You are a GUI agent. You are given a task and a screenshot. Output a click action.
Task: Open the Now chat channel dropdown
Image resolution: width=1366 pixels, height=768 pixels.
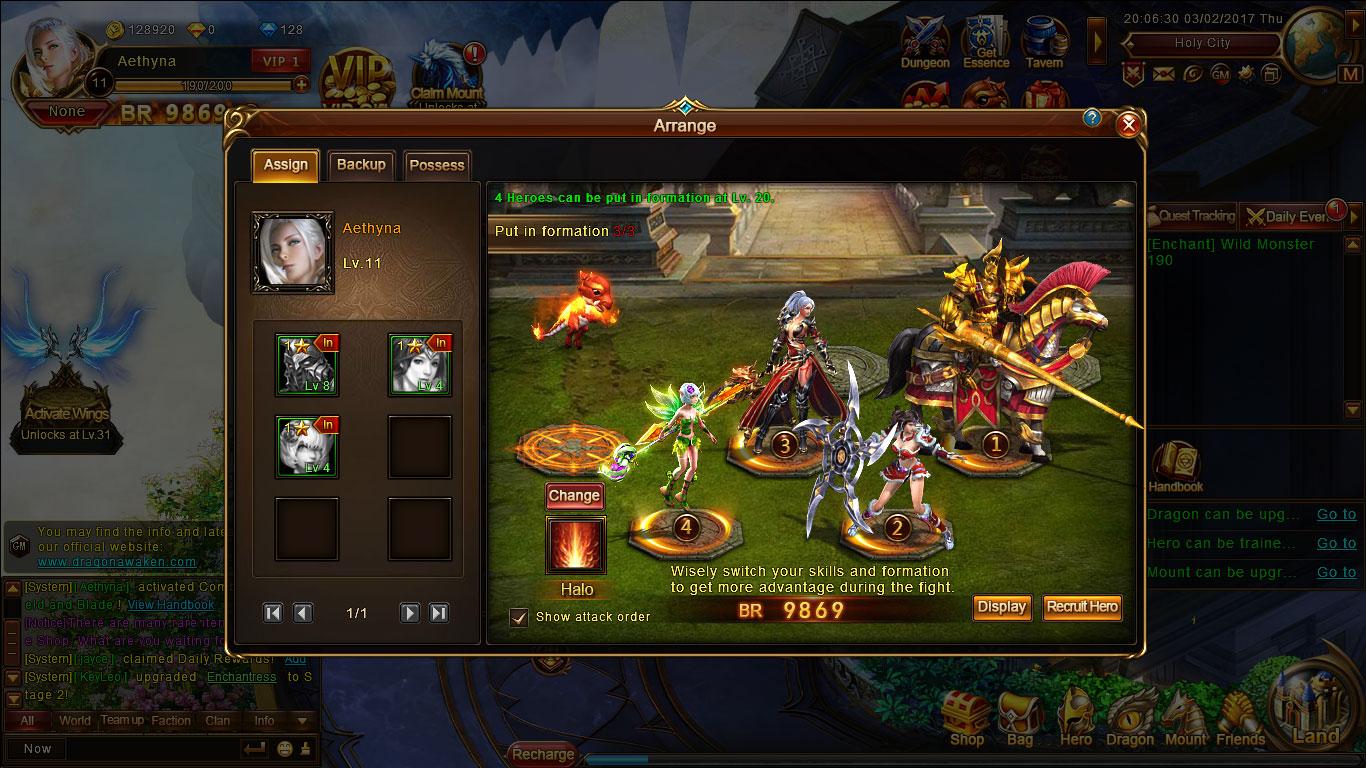pos(37,748)
